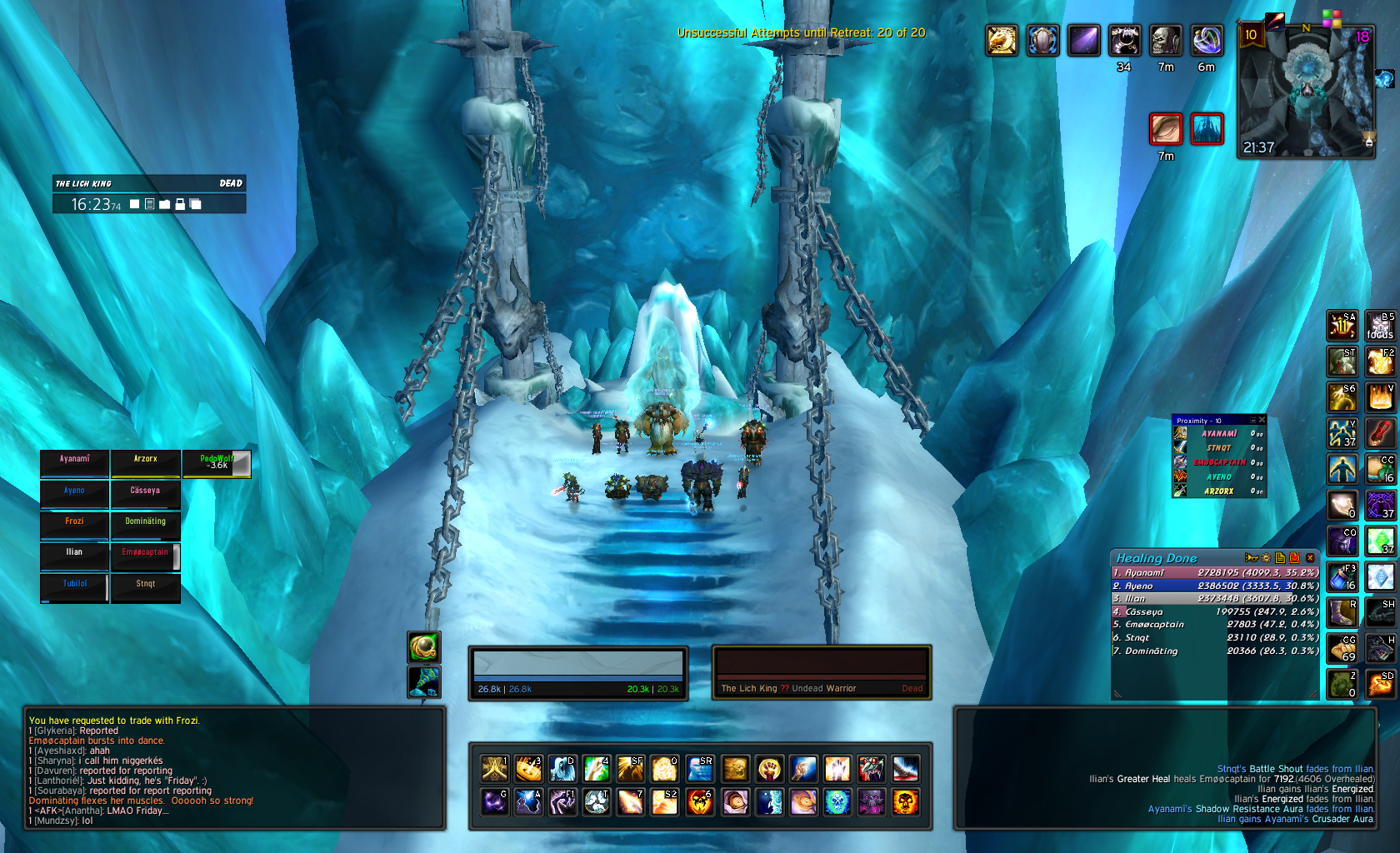Open the Icecrown Citadel minimap
Screen dimensions: 1400x853
click(x=1306, y=90)
